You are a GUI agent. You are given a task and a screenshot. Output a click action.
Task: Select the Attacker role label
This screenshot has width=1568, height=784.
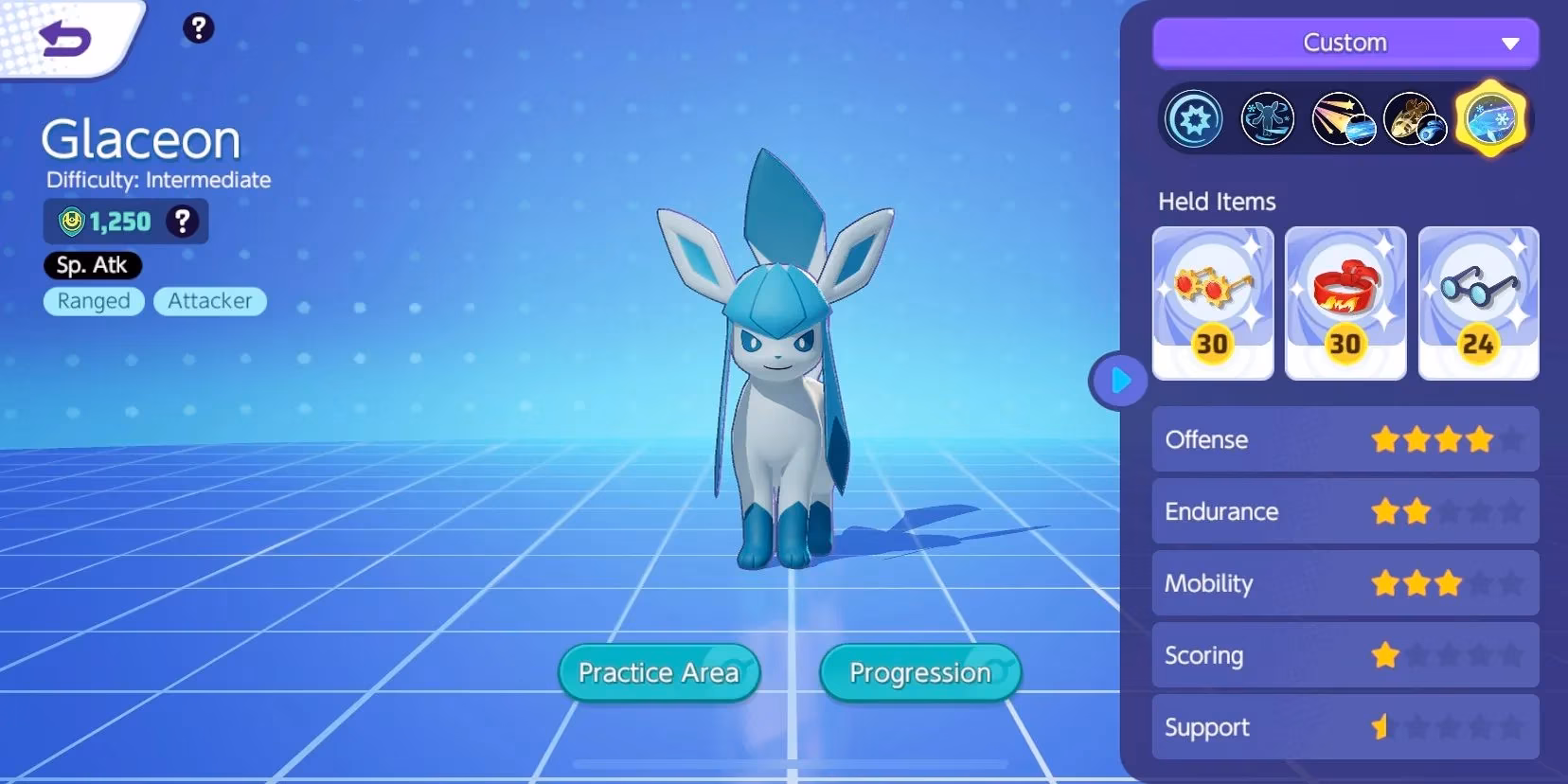click(210, 301)
